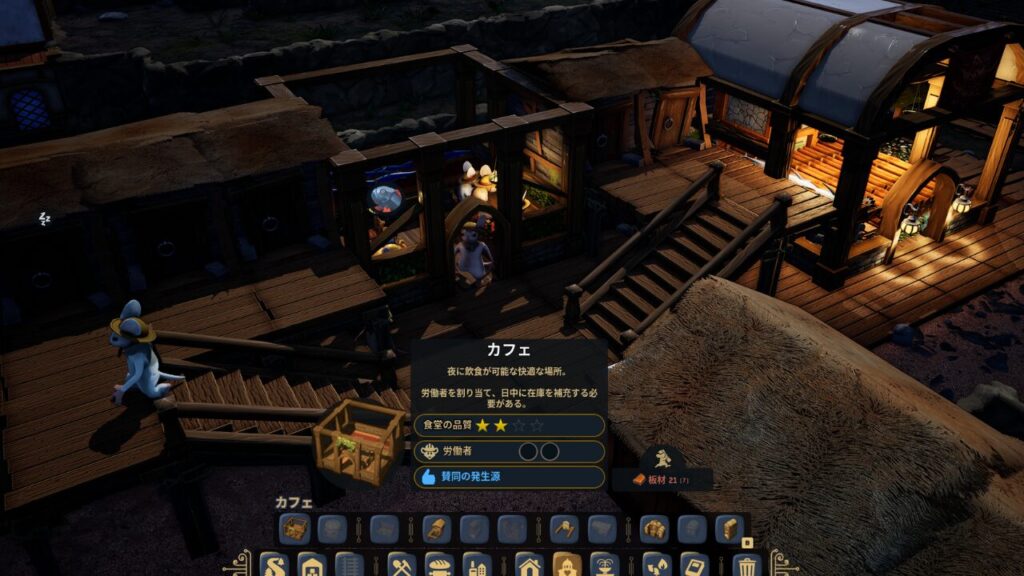1024x576 pixels.
Task: Activate the trash can demolish tool
Action: click(746, 565)
